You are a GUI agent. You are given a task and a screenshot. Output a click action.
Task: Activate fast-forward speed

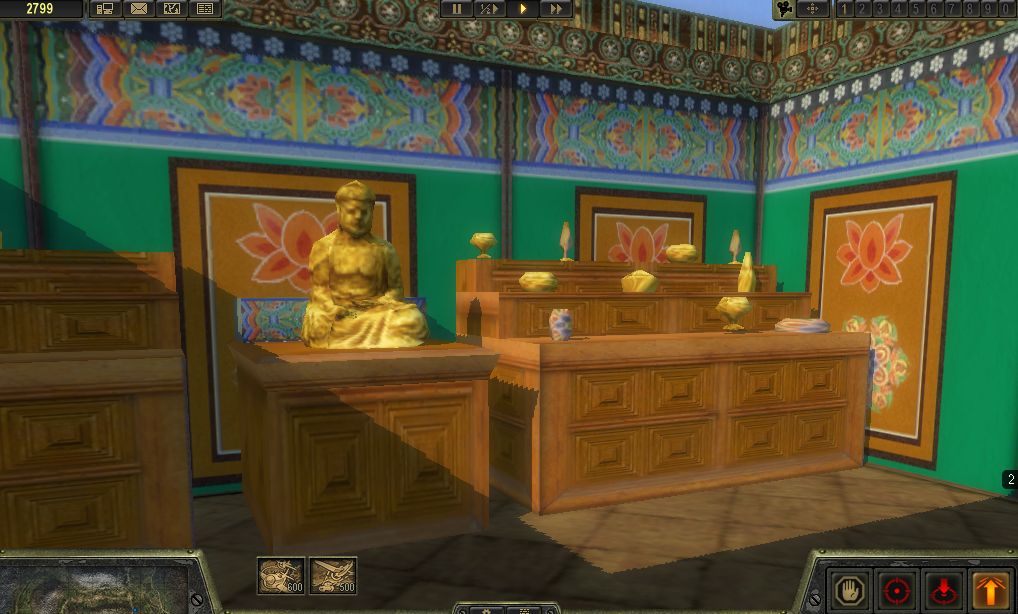pos(555,9)
